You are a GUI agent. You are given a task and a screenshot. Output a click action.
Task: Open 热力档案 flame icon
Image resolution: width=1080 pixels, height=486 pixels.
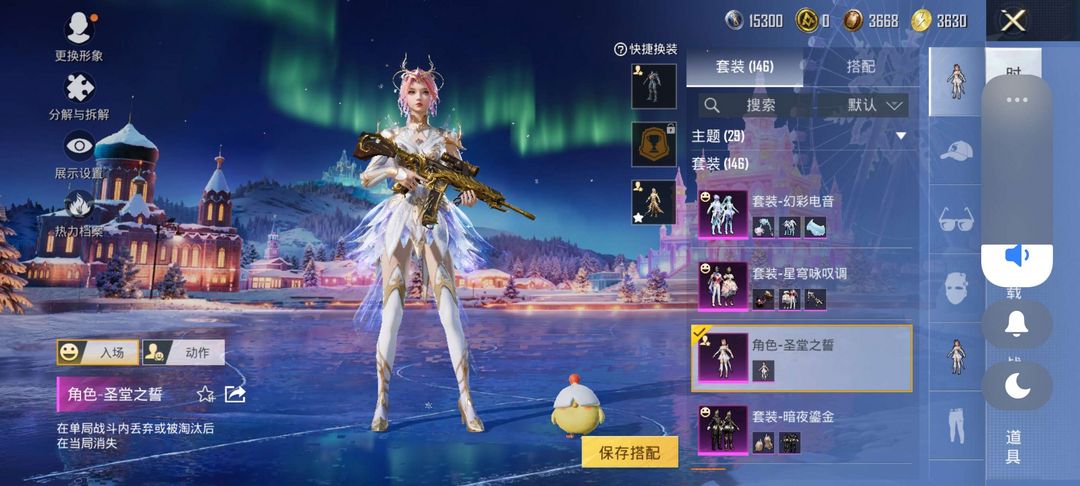(x=78, y=207)
